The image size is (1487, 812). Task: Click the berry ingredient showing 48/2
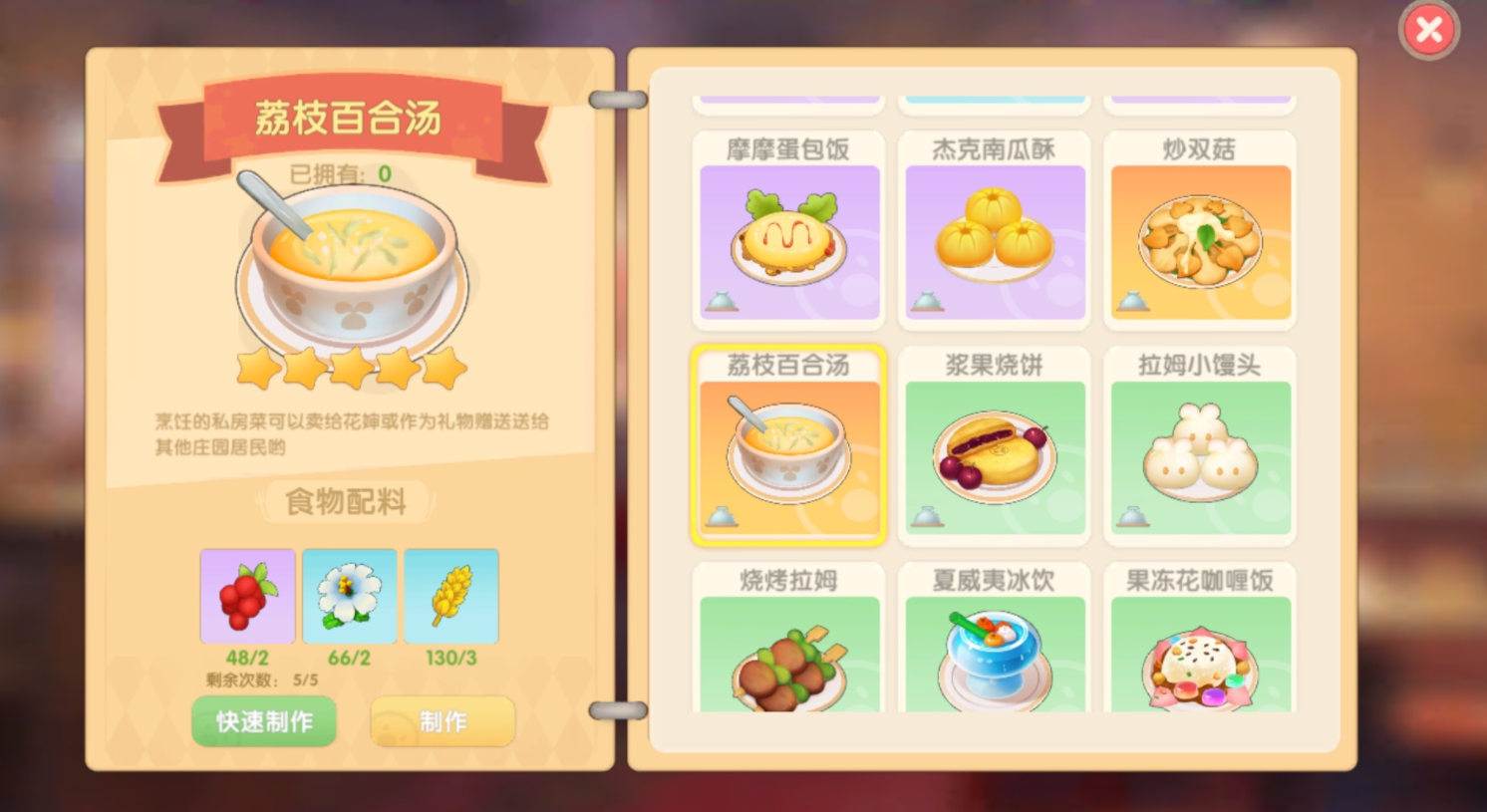click(247, 595)
